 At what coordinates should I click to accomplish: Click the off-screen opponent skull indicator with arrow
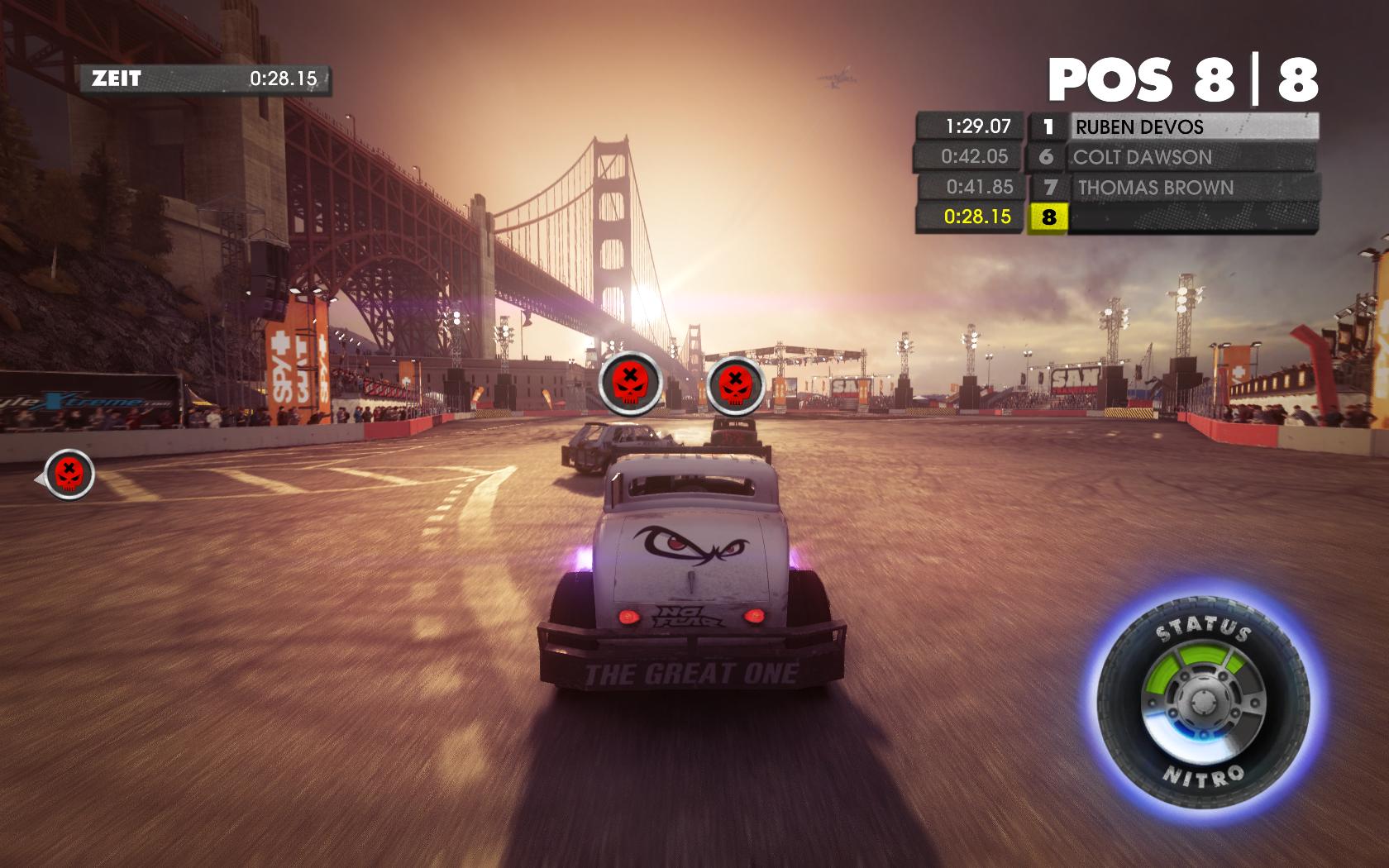point(68,475)
